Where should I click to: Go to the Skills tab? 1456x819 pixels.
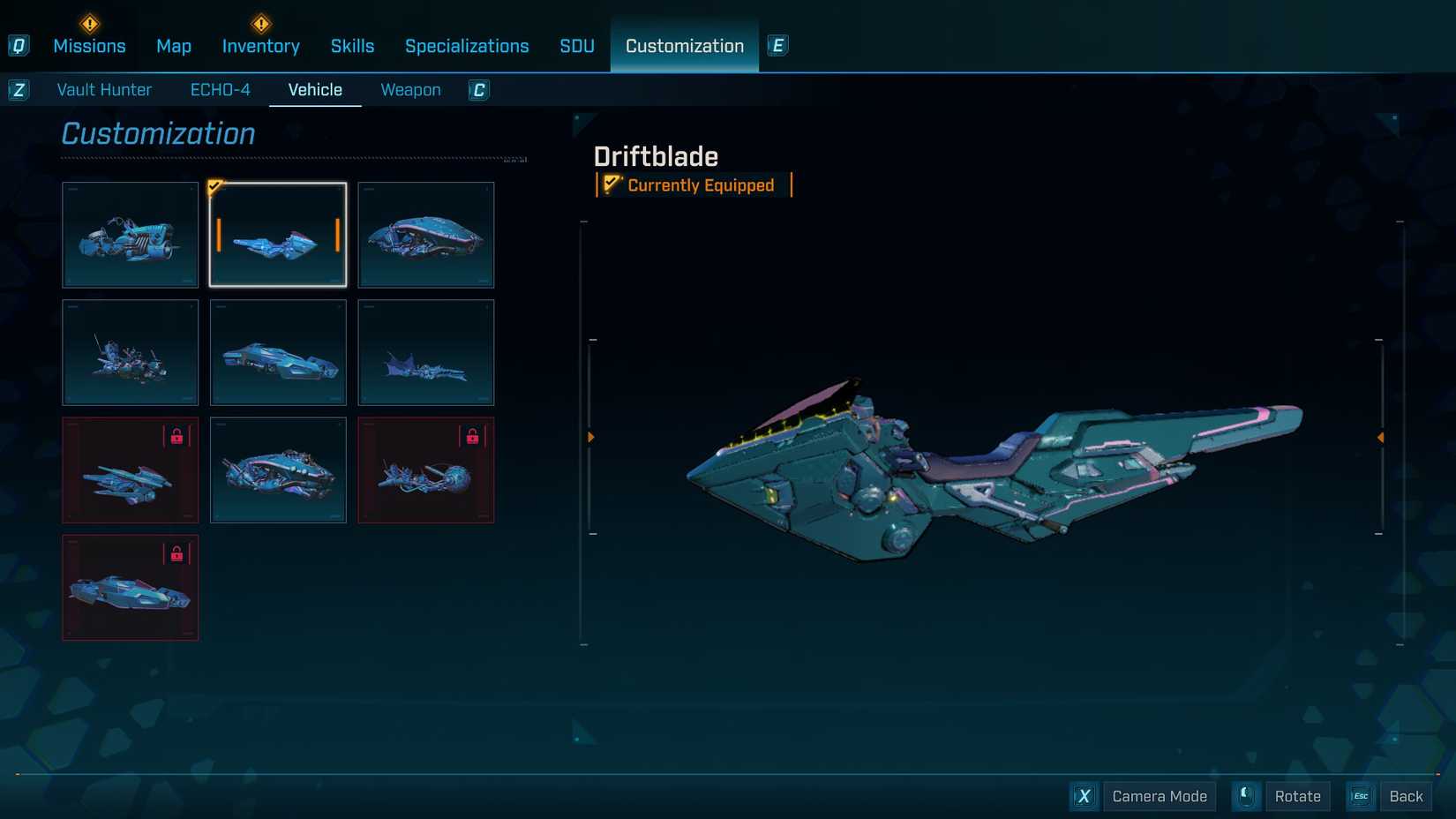tap(352, 46)
